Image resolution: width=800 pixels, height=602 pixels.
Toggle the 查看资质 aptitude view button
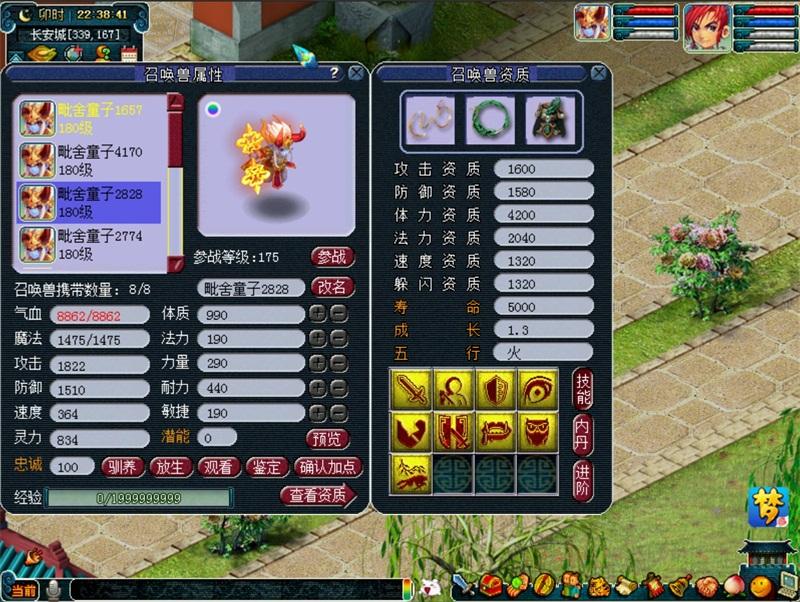tap(318, 495)
